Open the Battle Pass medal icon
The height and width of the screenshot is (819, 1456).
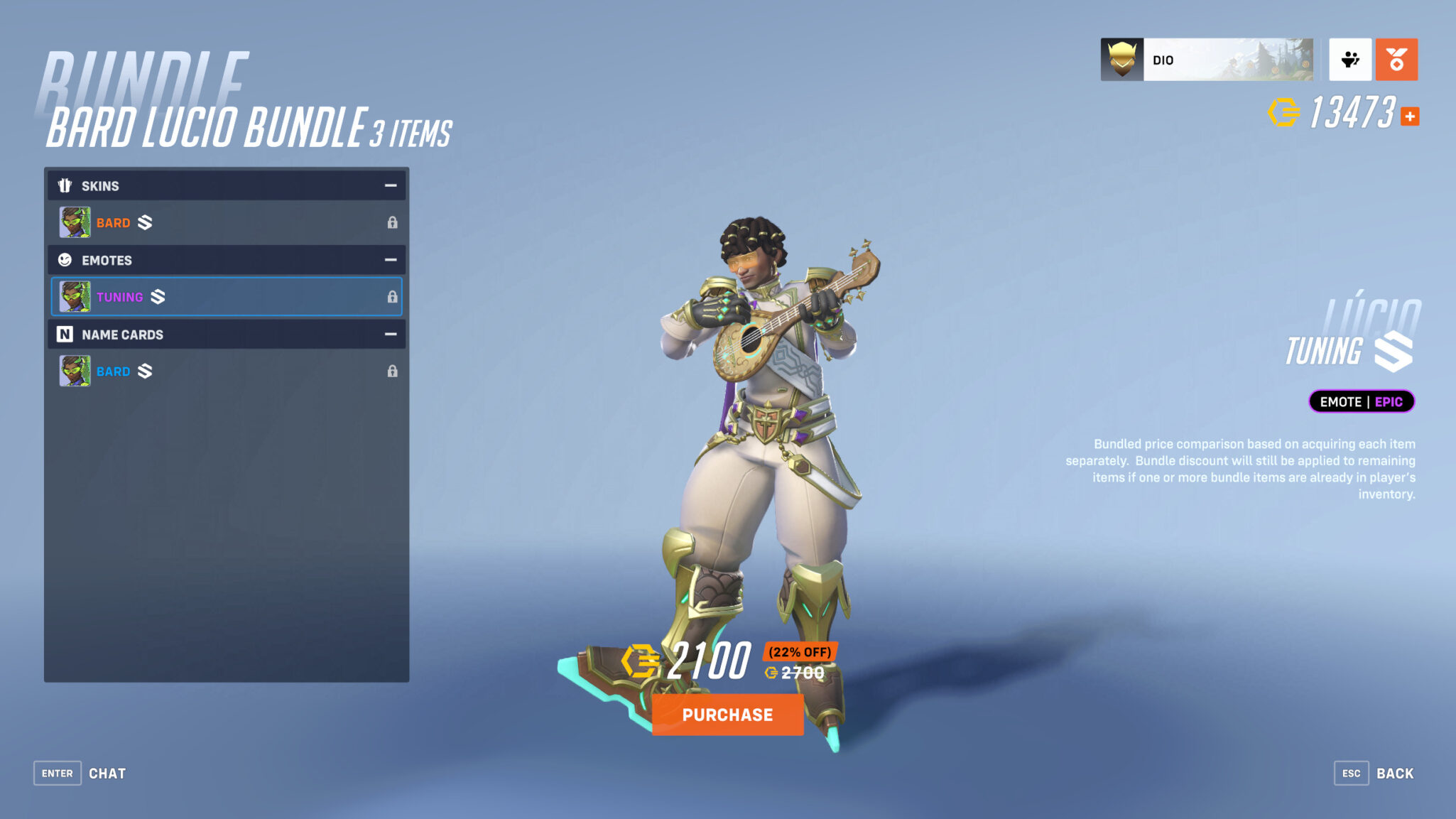click(1396, 60)
